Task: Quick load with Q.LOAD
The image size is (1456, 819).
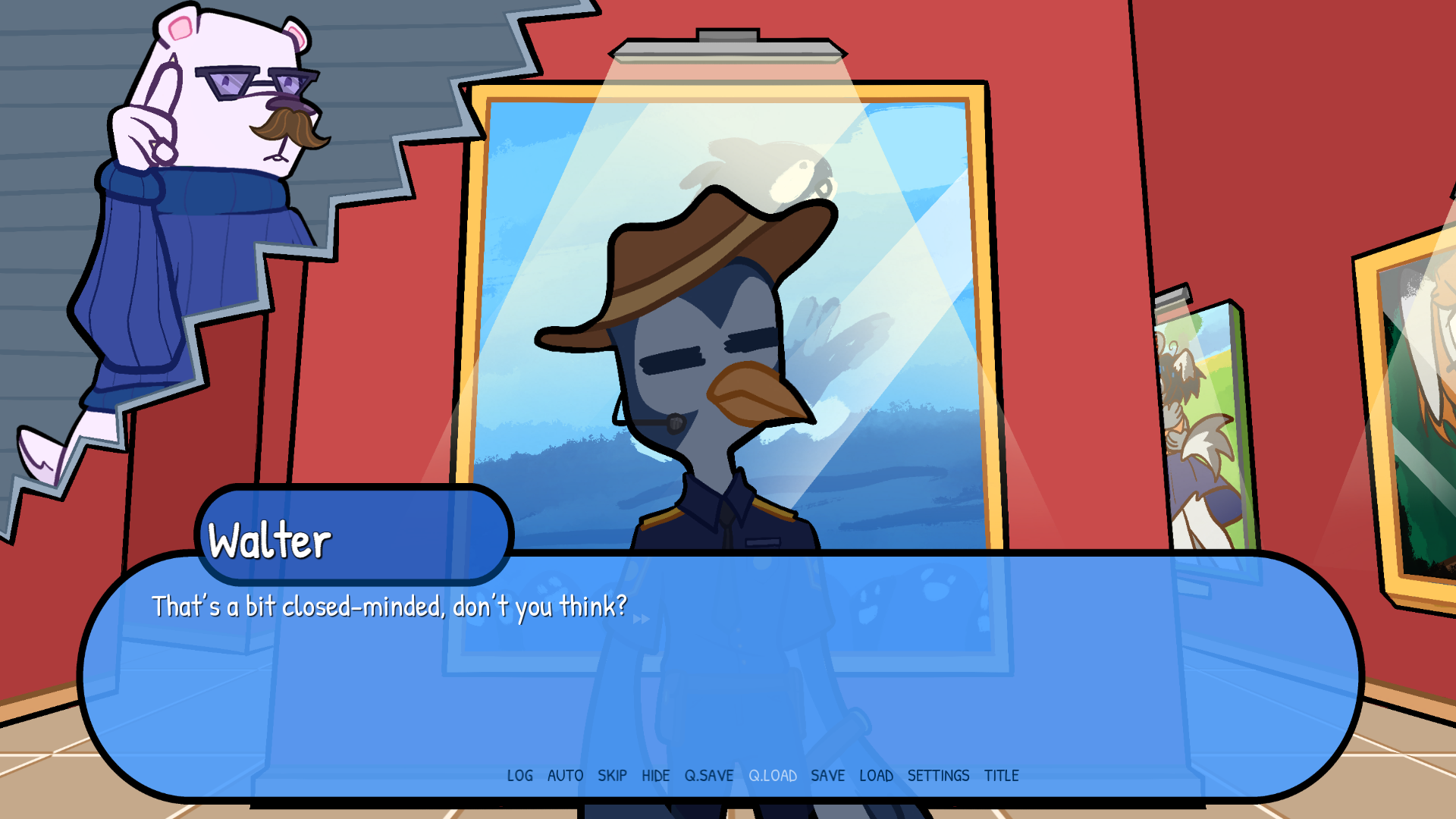Action: [773, 776]
